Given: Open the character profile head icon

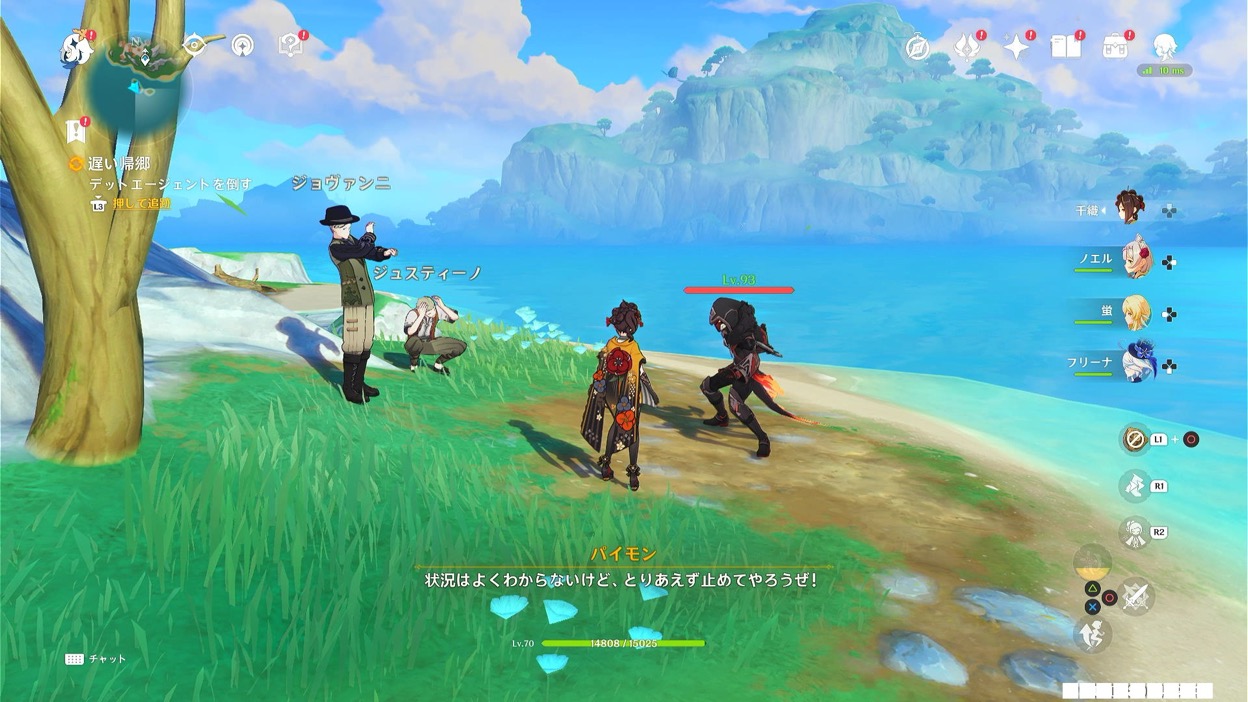Looking at the screenshot, I should (1164, 45).
